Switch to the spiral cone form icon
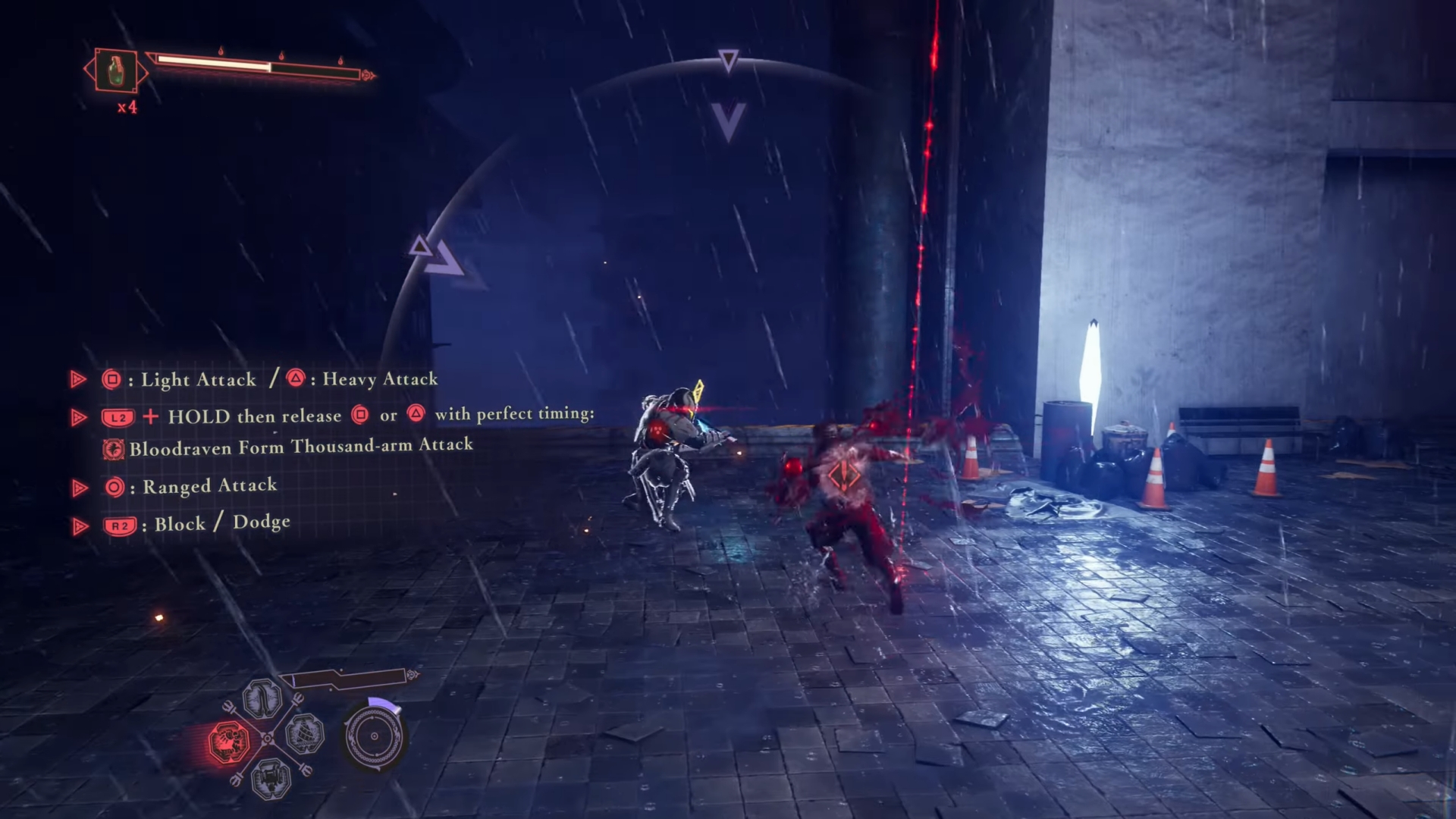Image resolution: width=1456 pixels, height=819 pixels. [x=305, y=733]
